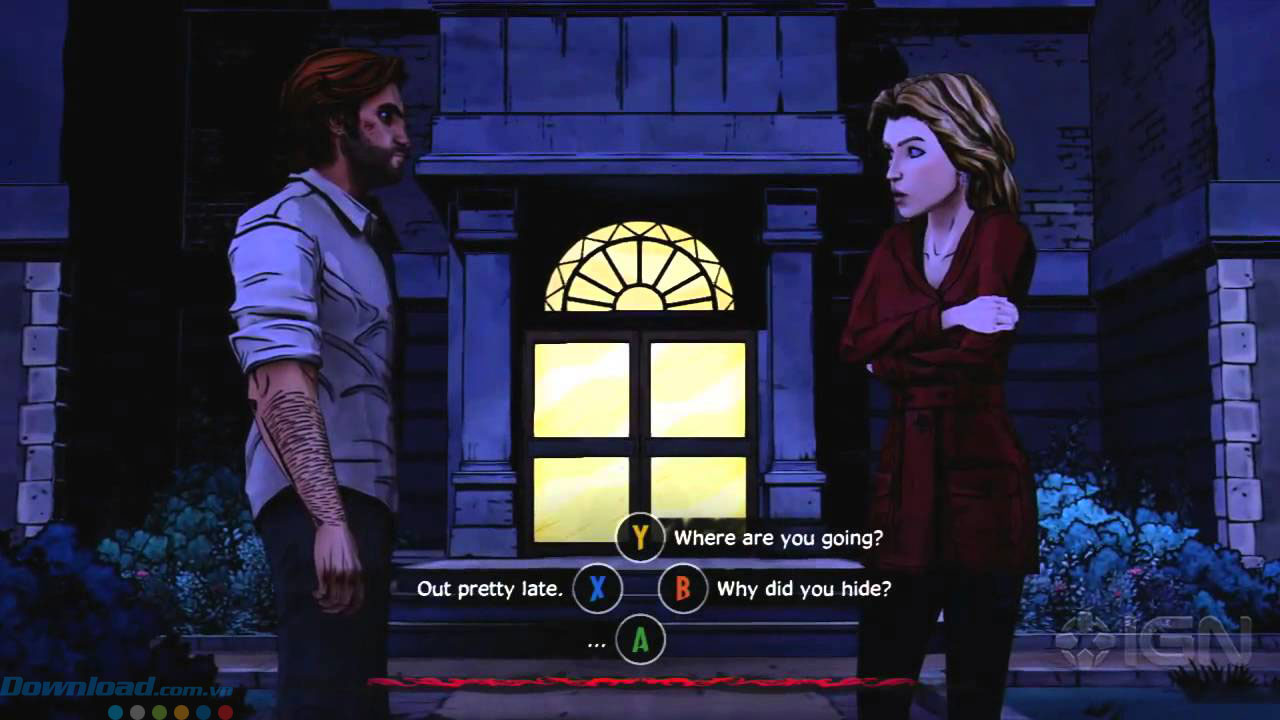The height and width of the screenshot is (720, 1280).
Task: Click the gray dot in the watermark row
Action: click(135, 711)
